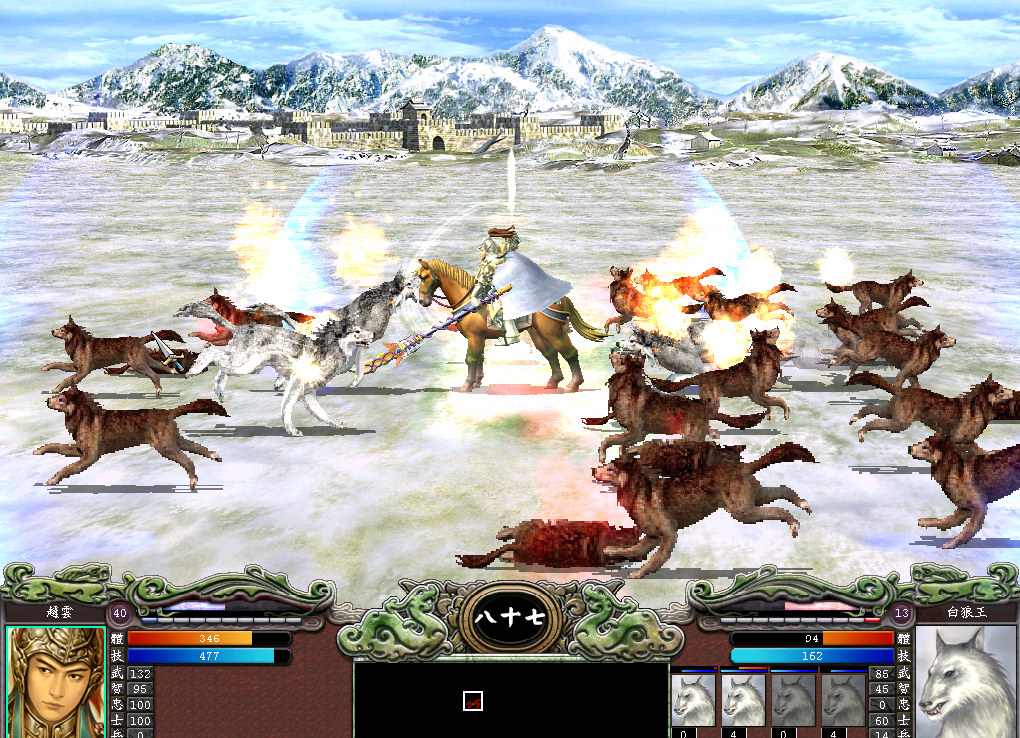Select the White Wolf King portrait
Viewport: 1020px width, 738px height.
pos(966,682)
